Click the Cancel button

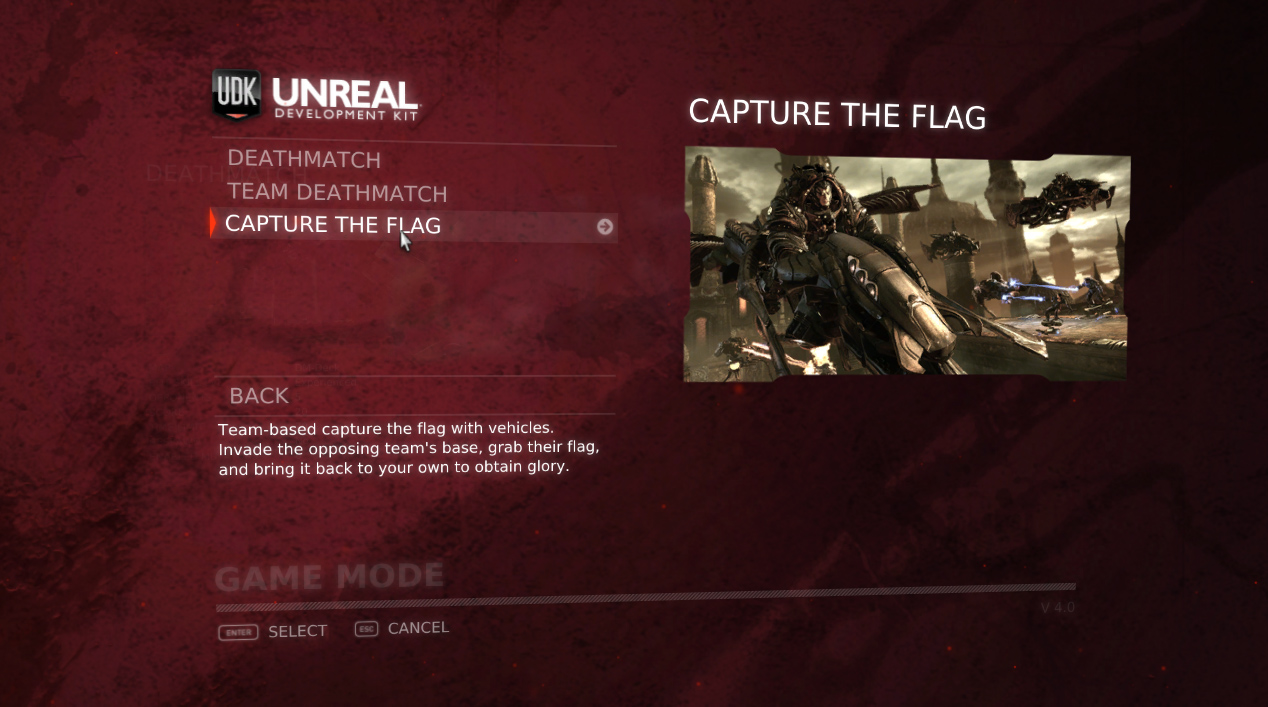403,628
